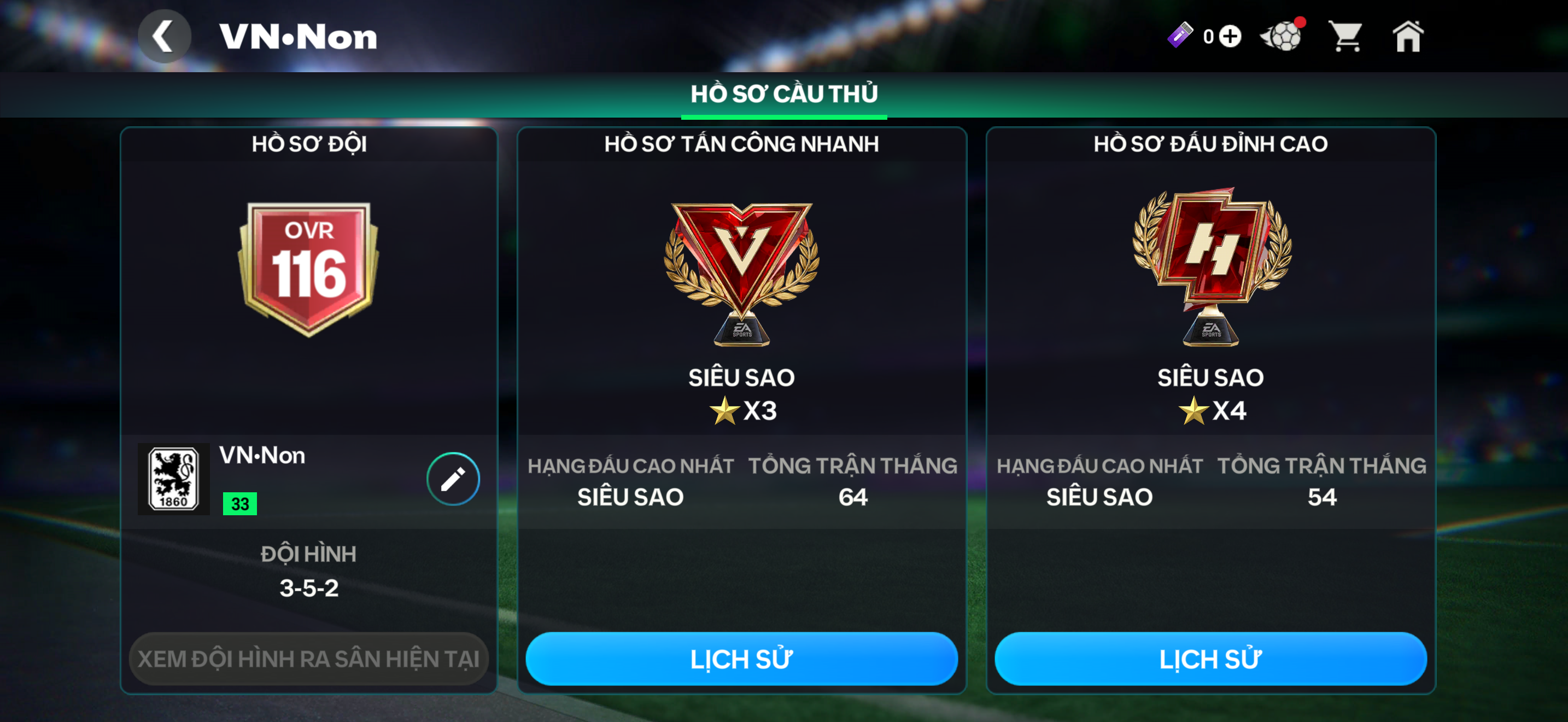Tap the plus icon to add FC Points
This screenshot has width=1568, height=722.
[x=1231, y=37]
